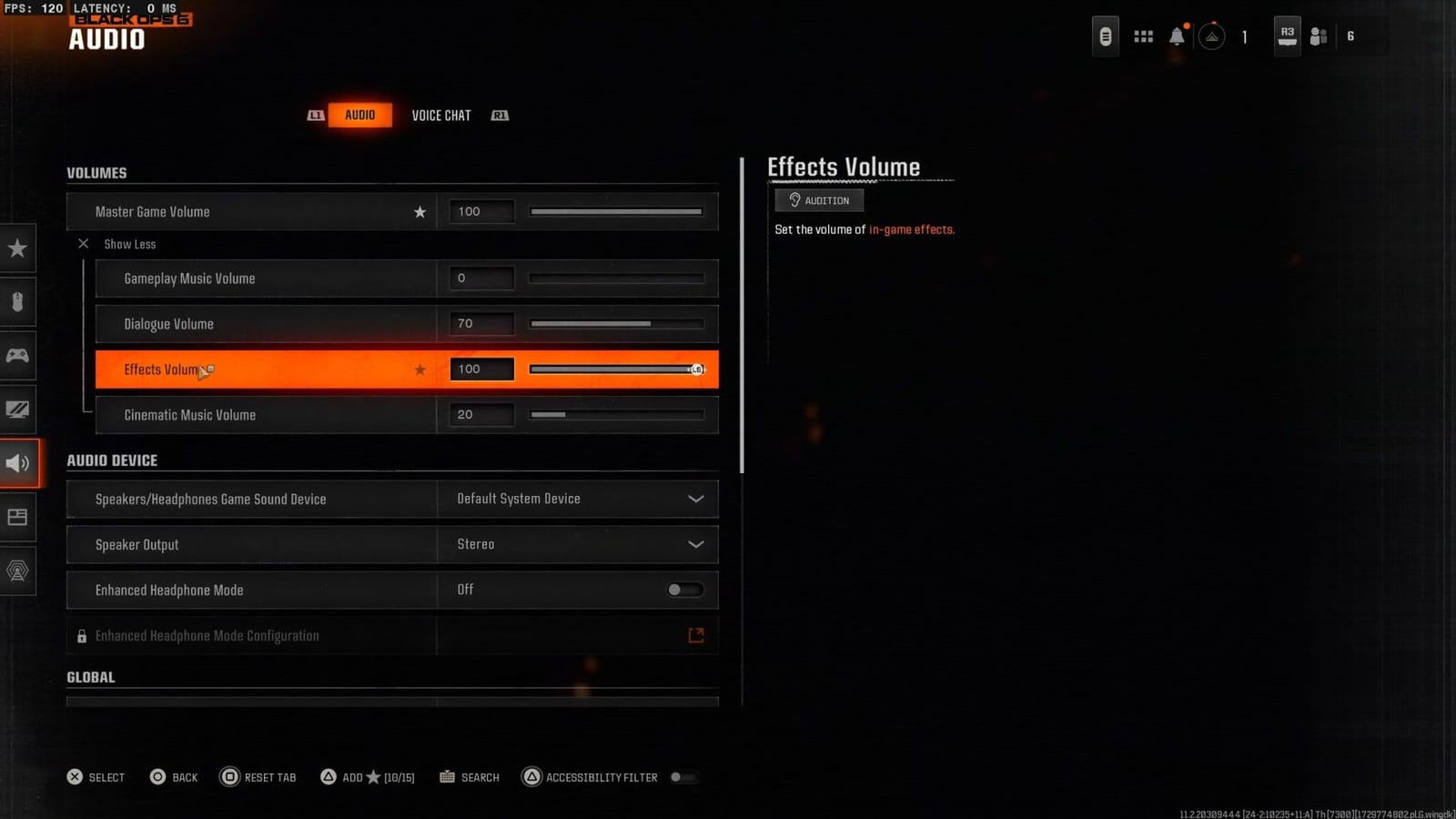Enable the Accessibility Filter toggle
The image size is (1456, 819).
tap(684, 777)
